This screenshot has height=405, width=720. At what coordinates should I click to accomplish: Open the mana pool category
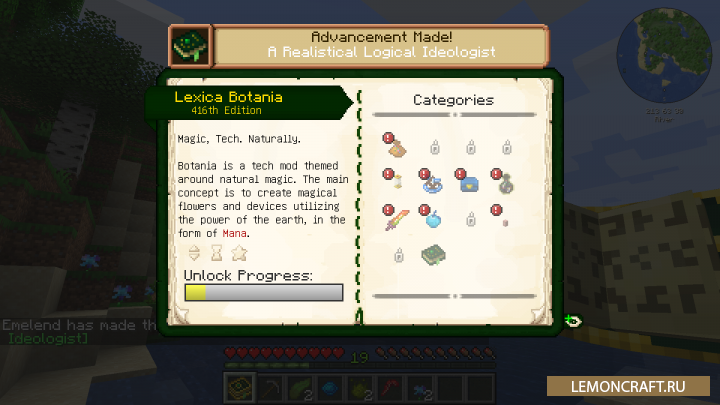433,184
